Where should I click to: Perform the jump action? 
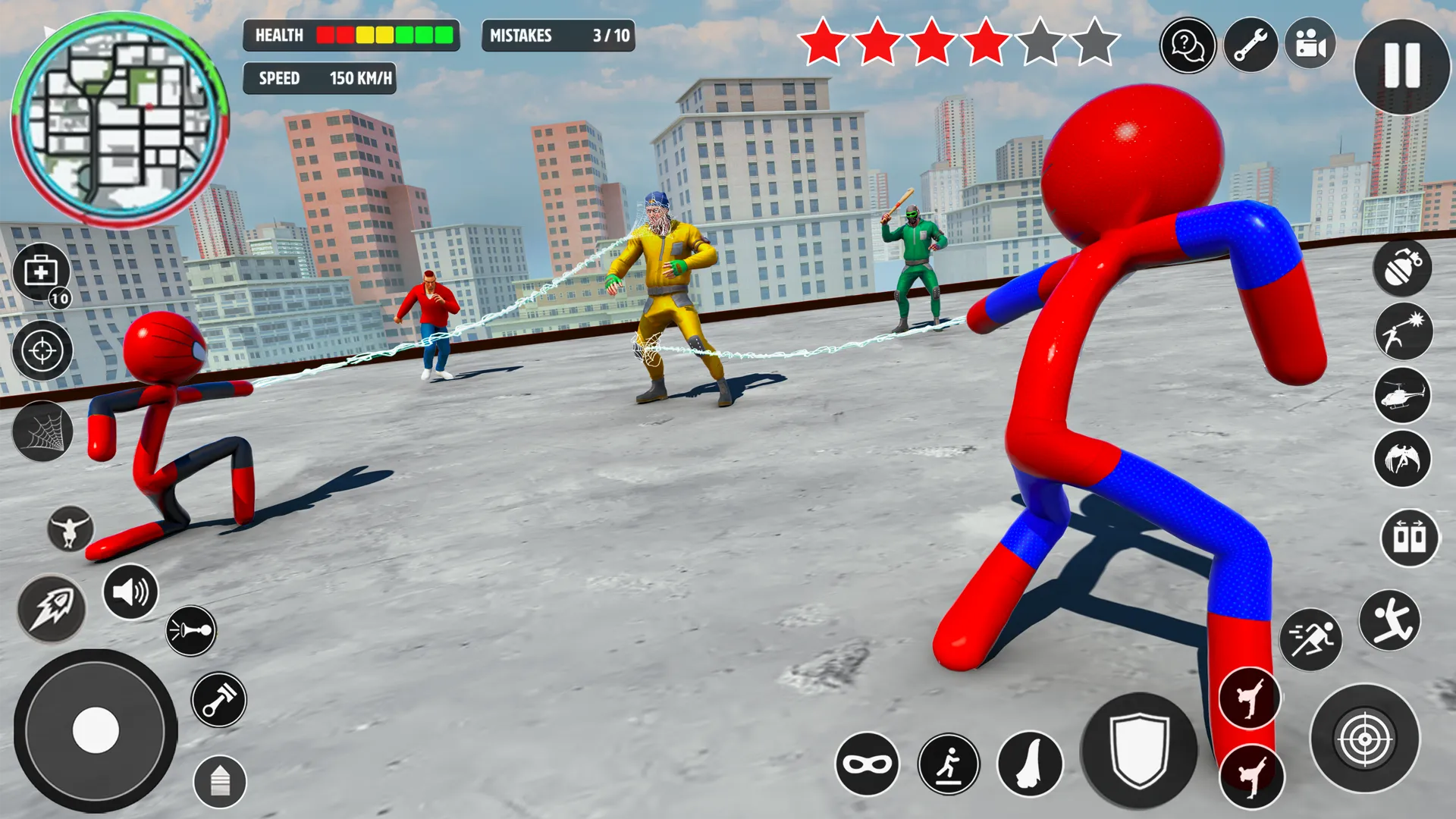[1389, 620]
